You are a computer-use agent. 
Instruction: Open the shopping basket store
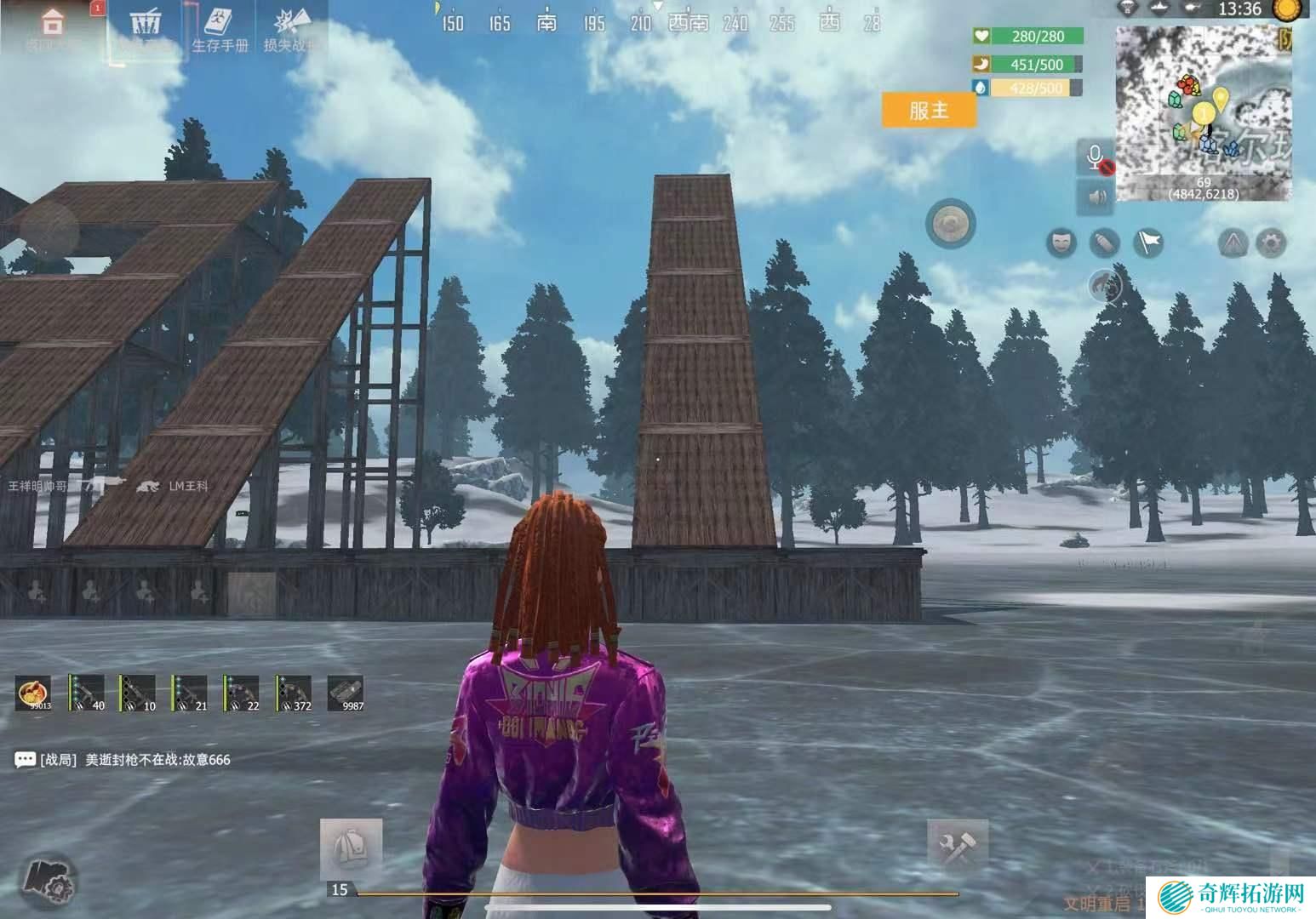coord(146,27)
